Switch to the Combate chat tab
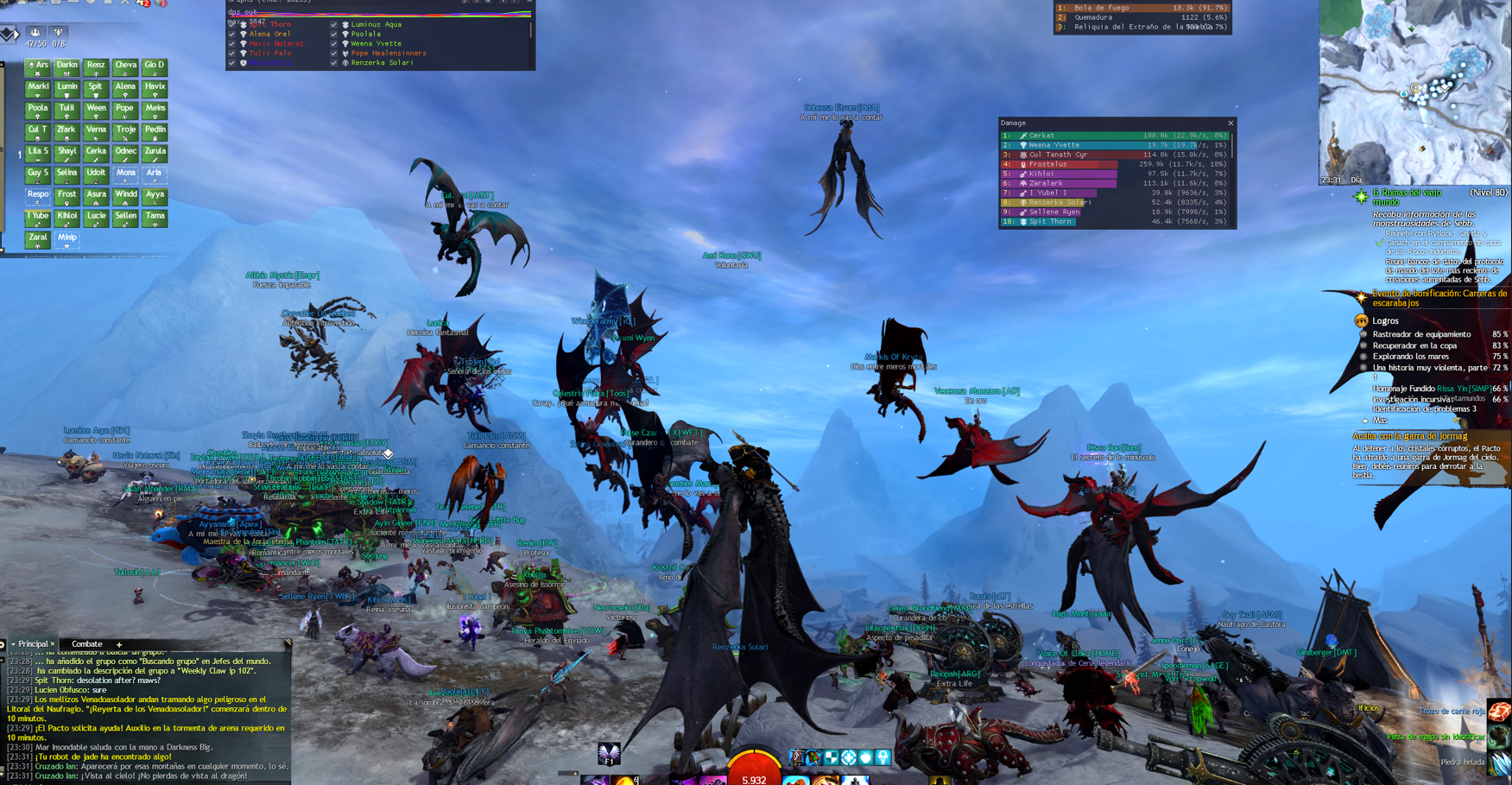Viewport: 1512px width, 785px height. (86, 644)
